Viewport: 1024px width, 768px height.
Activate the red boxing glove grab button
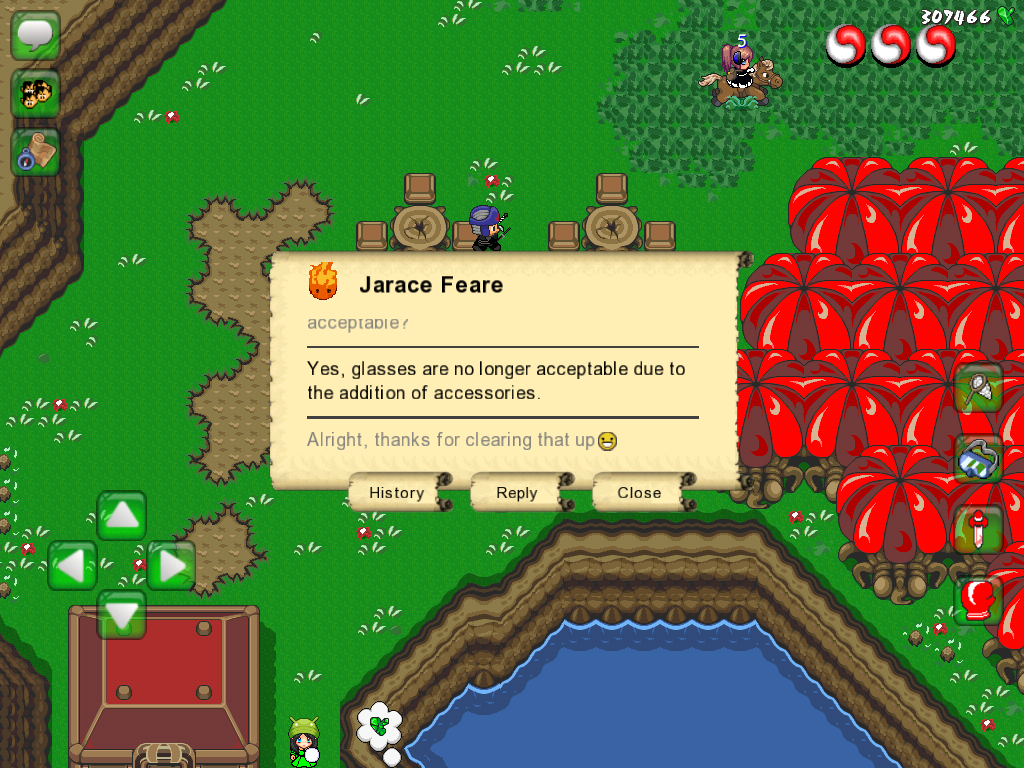coord(978,600)
